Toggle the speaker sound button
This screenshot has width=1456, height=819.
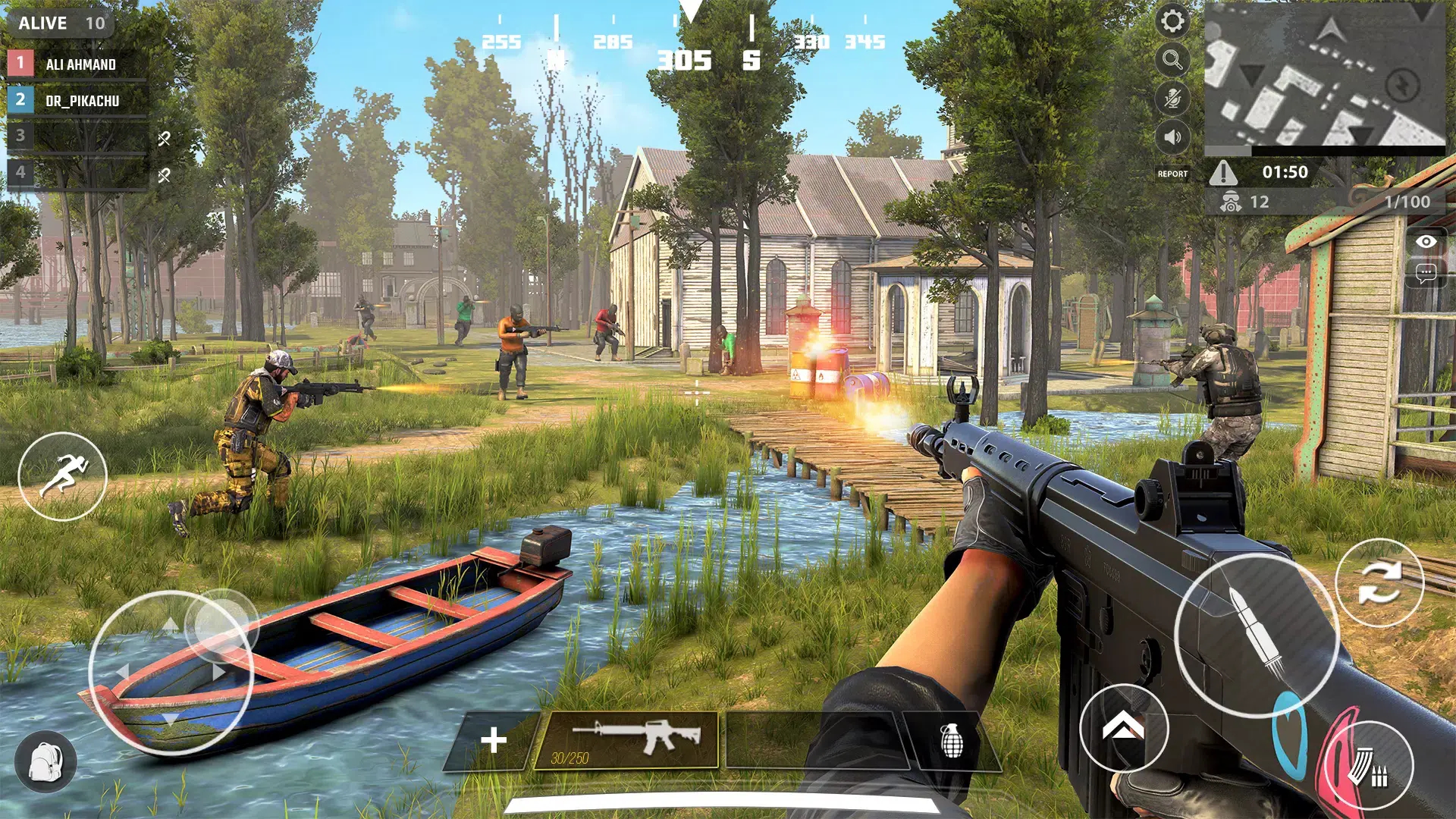[1172, 137]
